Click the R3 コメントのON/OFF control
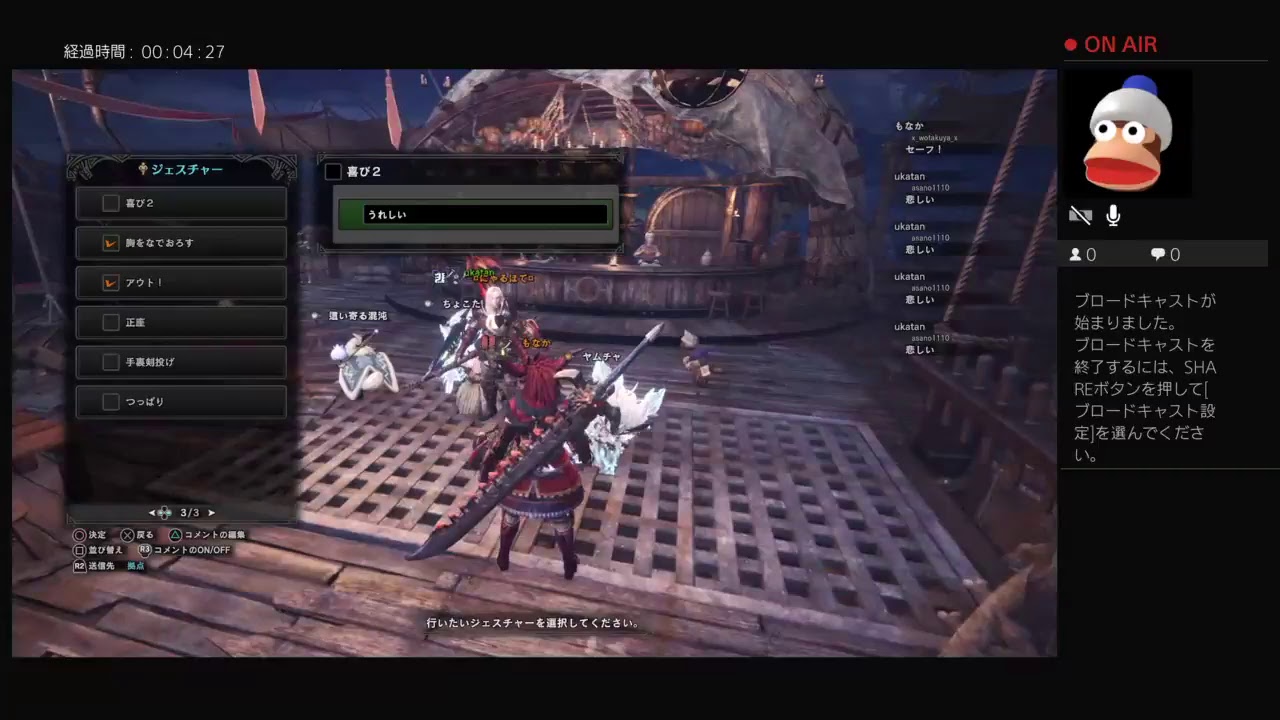Image resolution: width=1280 pixels, height=720 pixels. [145, 549]
